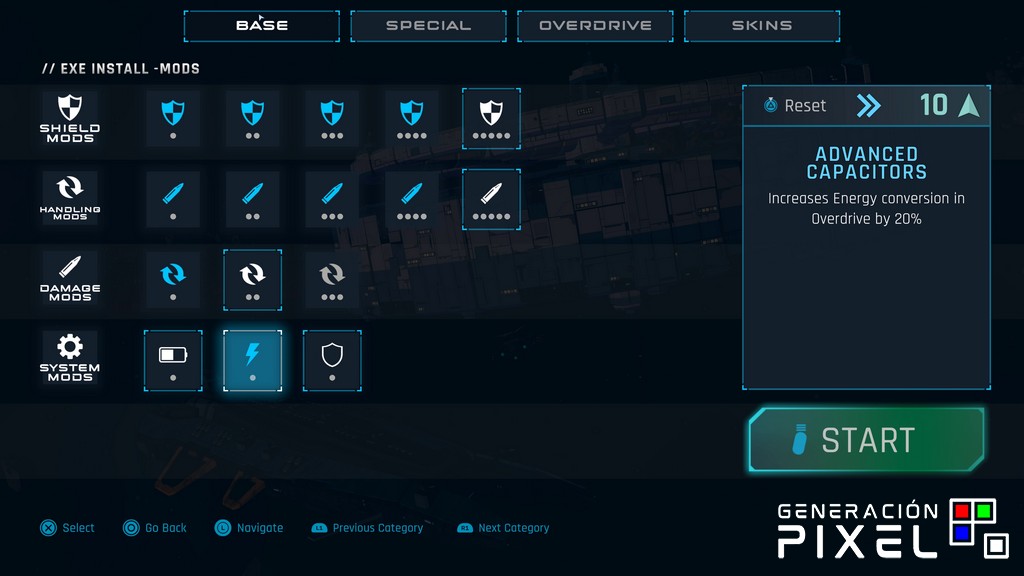
Task: Open the SPECIAL tab
Action: (428, 26)
